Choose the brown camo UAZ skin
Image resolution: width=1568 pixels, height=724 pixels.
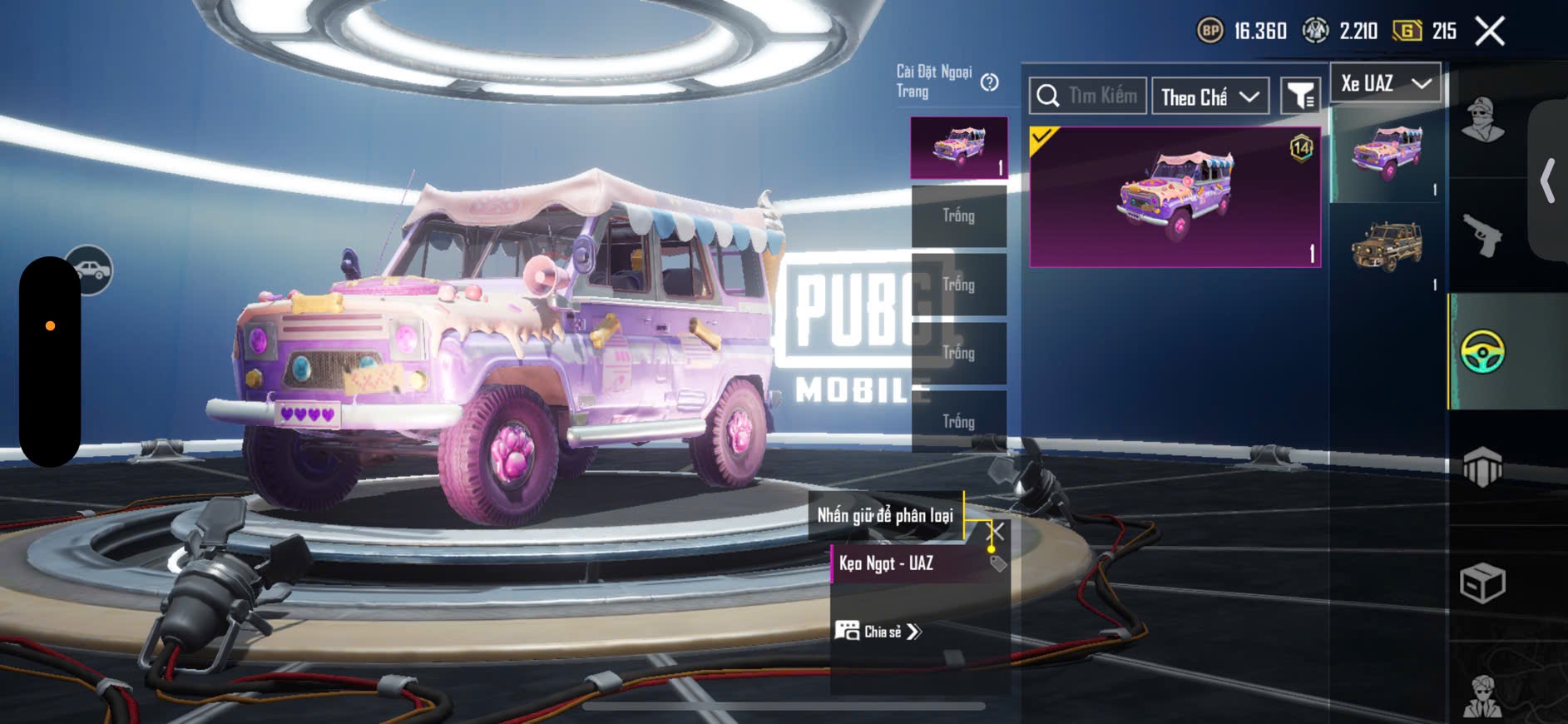(x=1387, y=246)
